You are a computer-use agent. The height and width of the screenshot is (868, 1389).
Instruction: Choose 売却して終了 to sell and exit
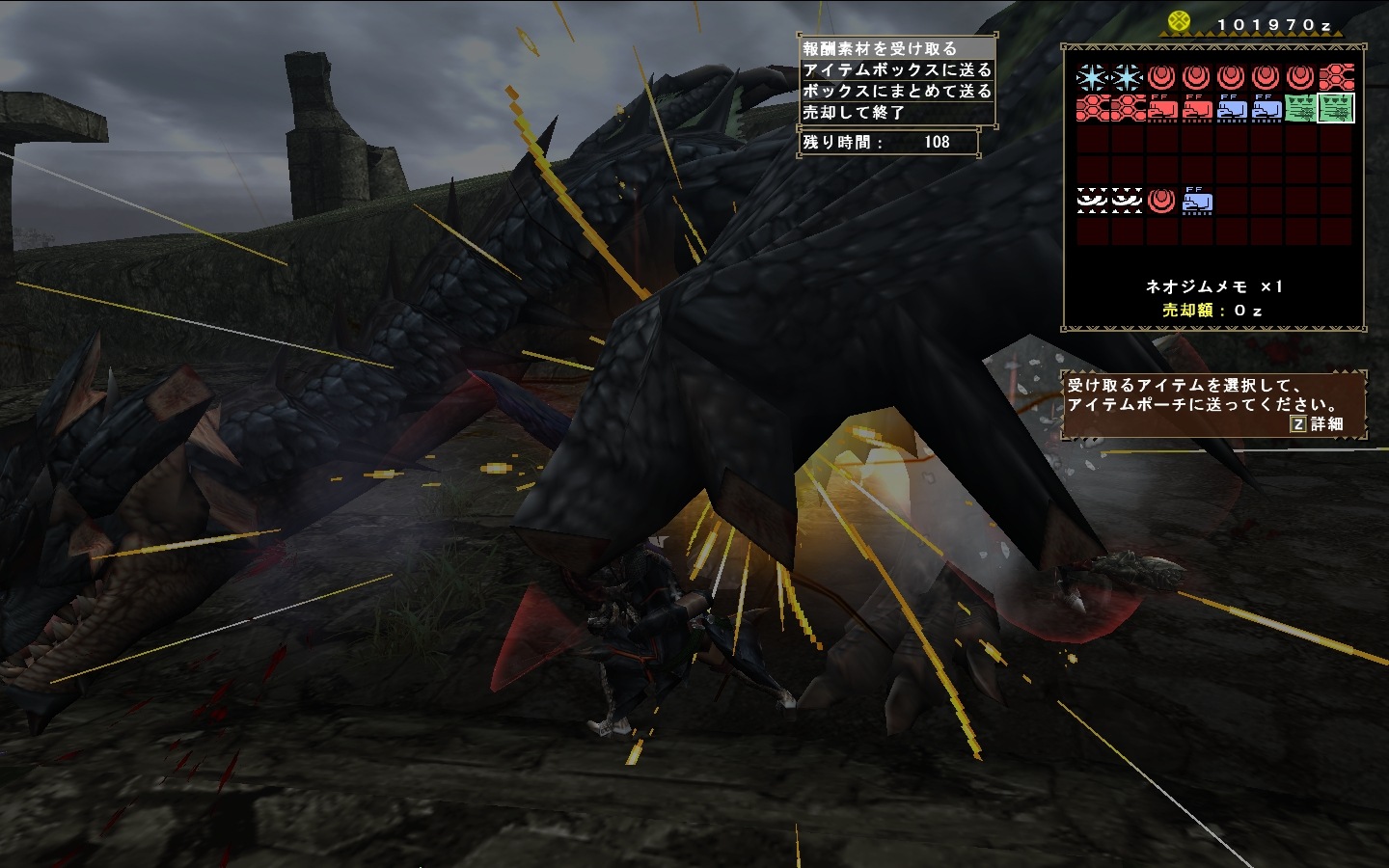(896, 112)
